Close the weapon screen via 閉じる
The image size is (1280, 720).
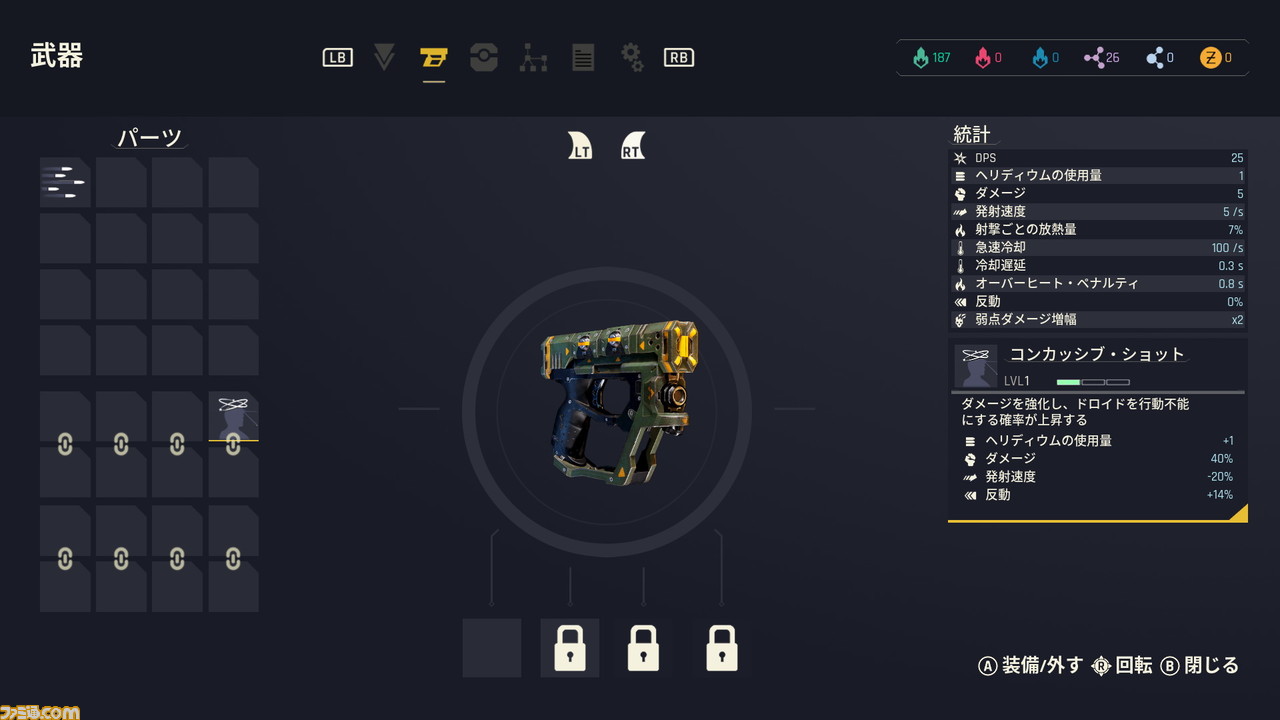pyautogui.click(x=1200, y=666)
